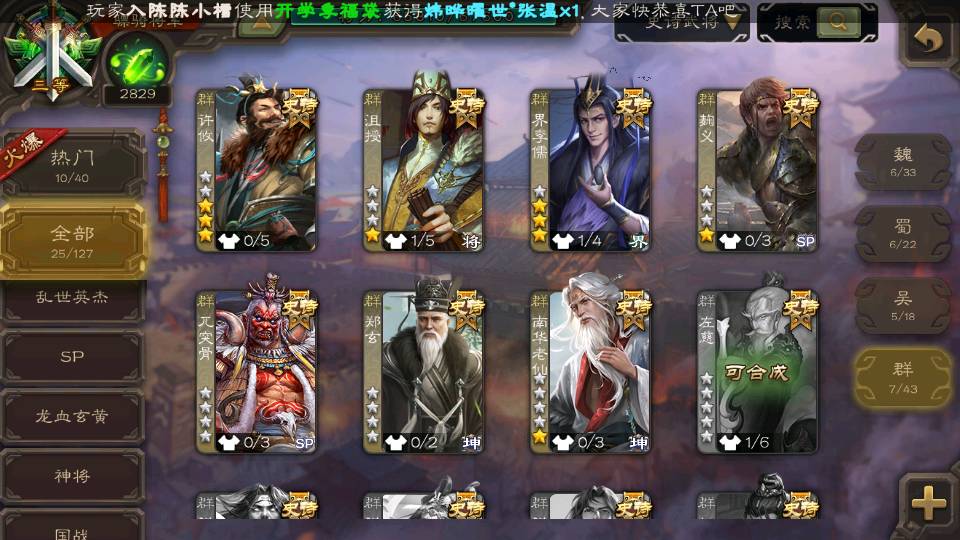Select the 群 faction filter
Viewport: 960px width, 540px height.
pyautogui.click(x=902, y=376)
